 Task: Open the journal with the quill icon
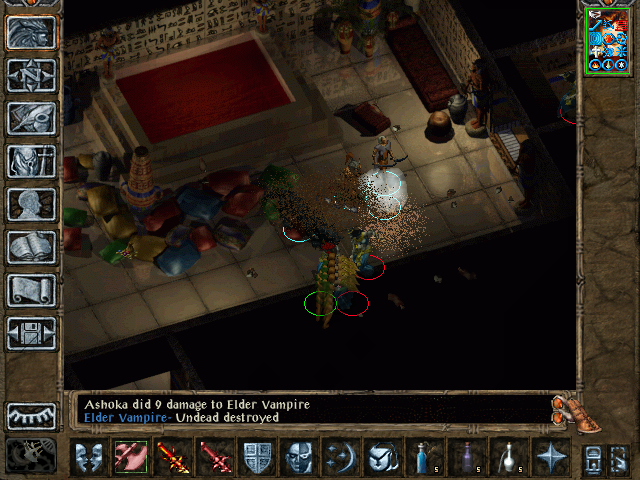[32, 118]
